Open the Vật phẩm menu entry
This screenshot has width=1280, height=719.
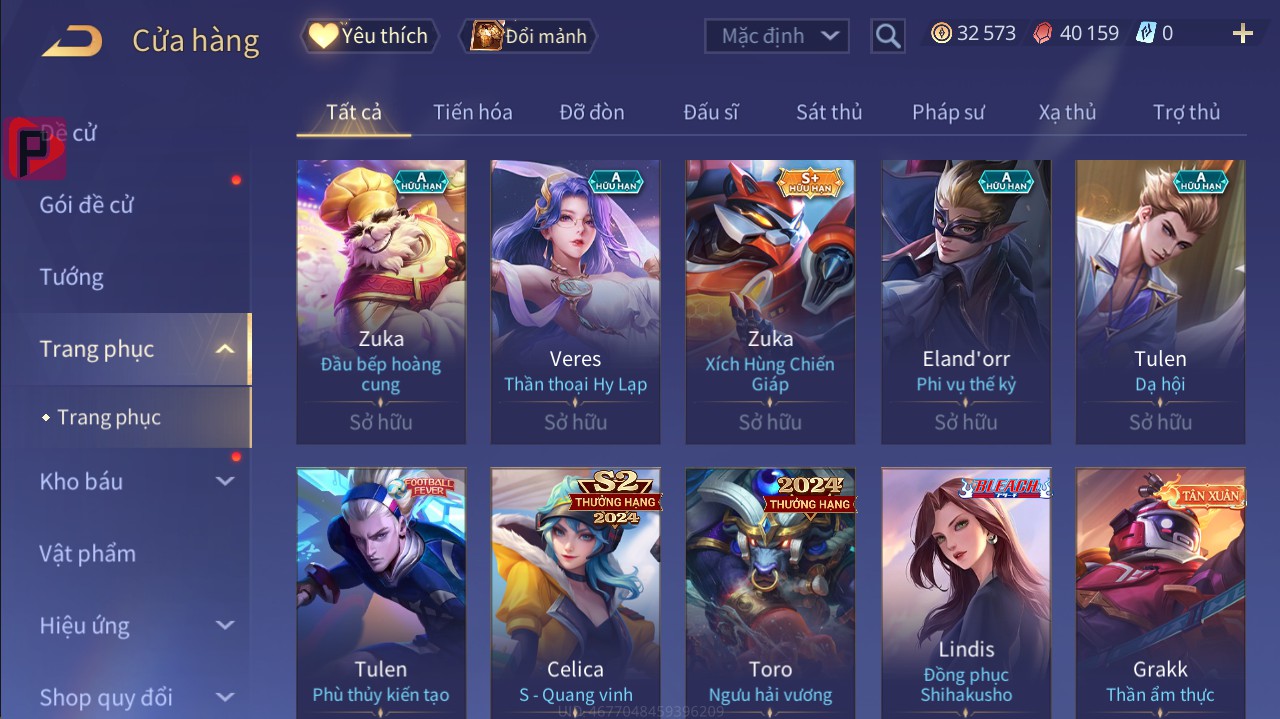tap(88, 553)
